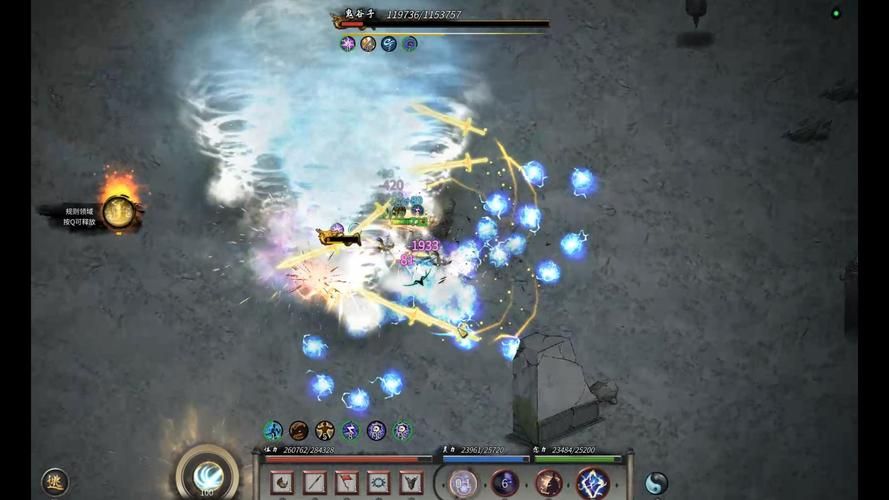Select the dark horned armor slot
Image resolution: width=889 pixels, height=500 pixels.
(411, 483)
